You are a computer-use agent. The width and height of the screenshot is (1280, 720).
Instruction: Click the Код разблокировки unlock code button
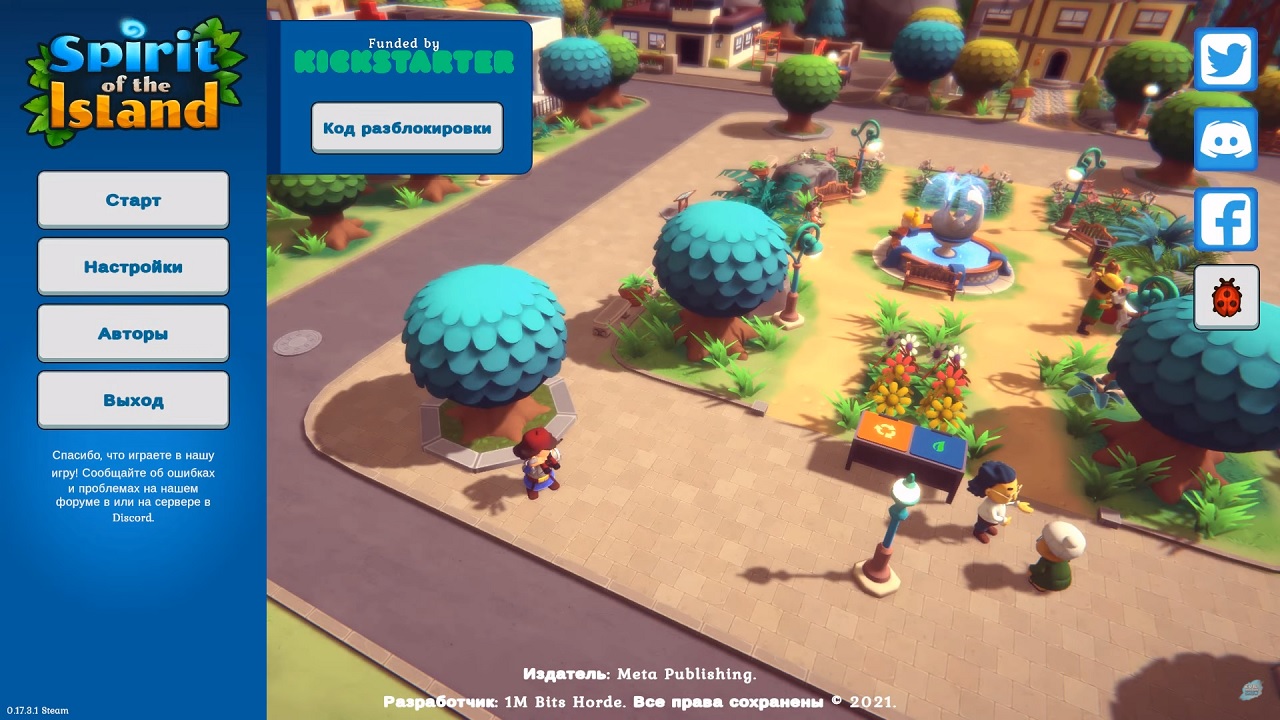(407, 128)
